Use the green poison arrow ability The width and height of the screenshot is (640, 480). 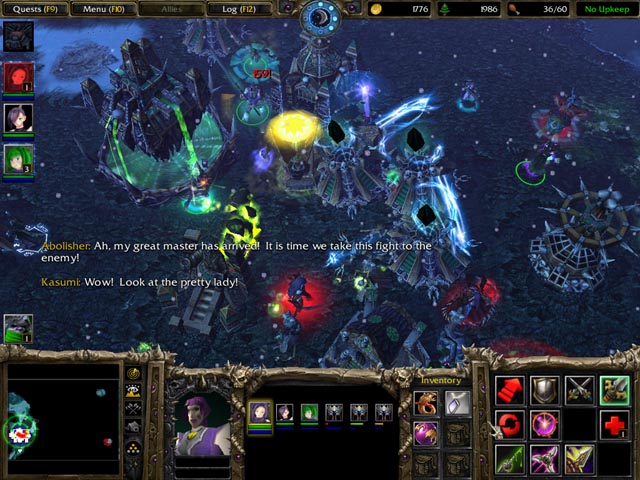coord(510,458)
